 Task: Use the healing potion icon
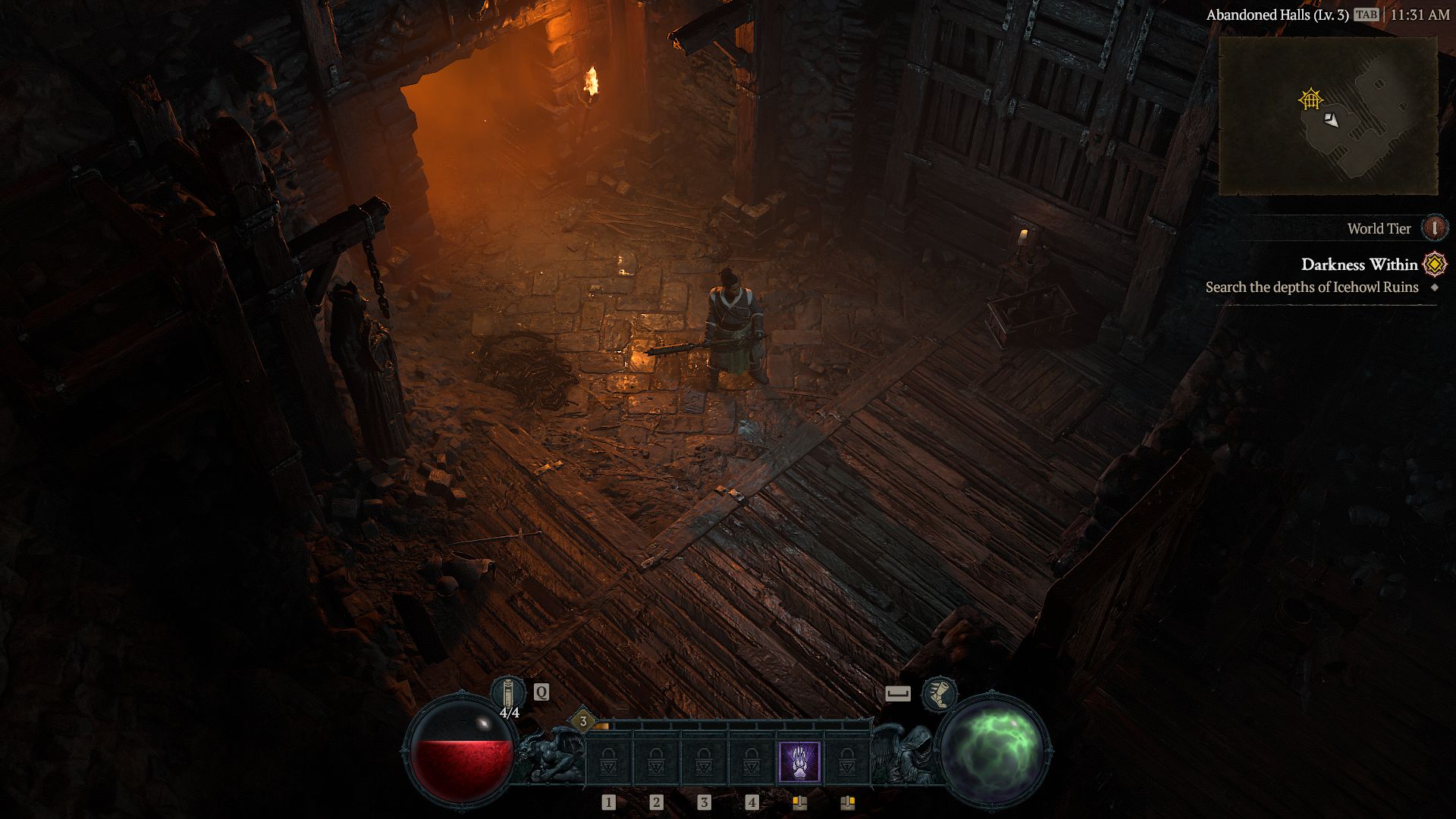(x=507, y=693)
